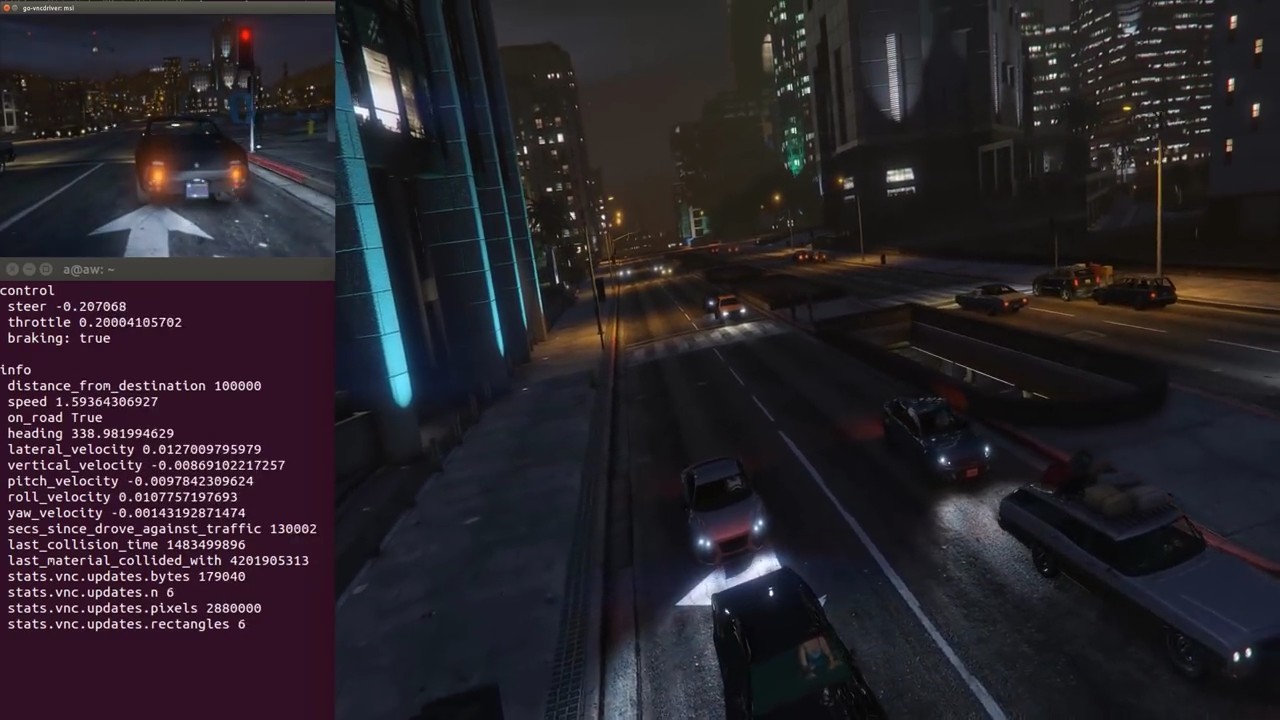Select the control section heading
1280x720 pixels.
pos(28,290)
